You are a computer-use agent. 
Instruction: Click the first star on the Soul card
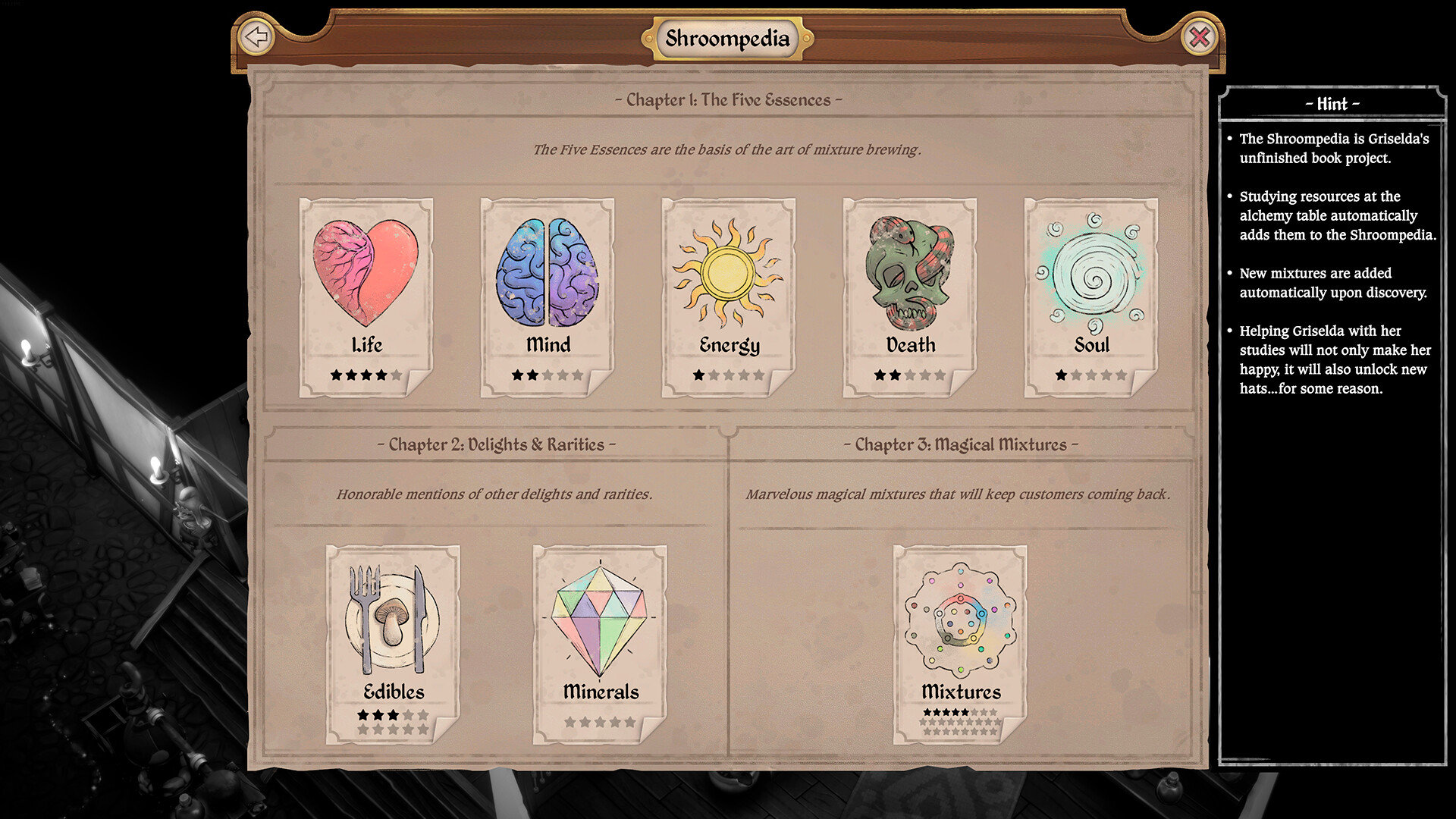(x=1060, y=373)
